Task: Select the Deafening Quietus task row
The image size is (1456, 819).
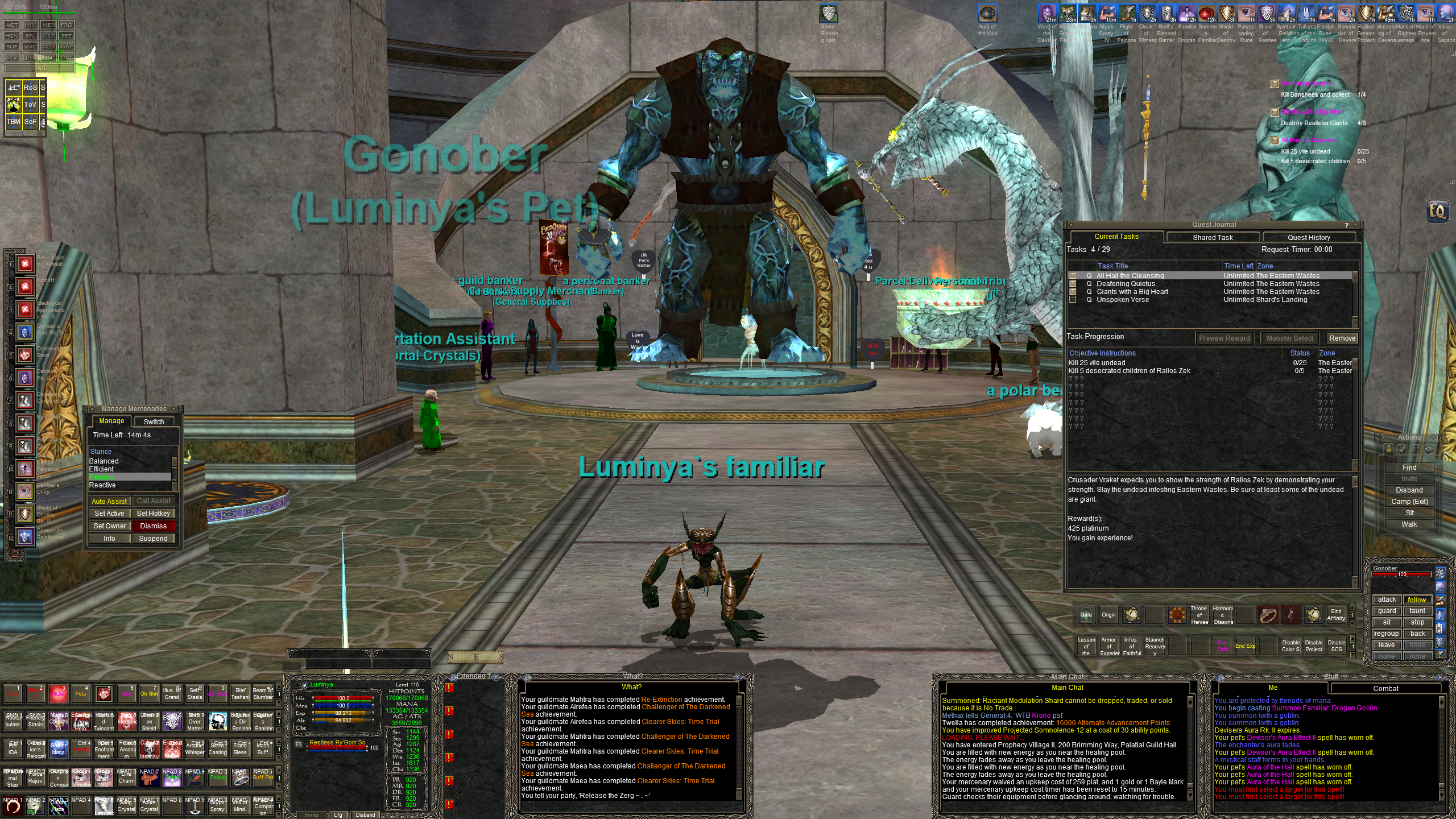Action: tap(1126, 284)
